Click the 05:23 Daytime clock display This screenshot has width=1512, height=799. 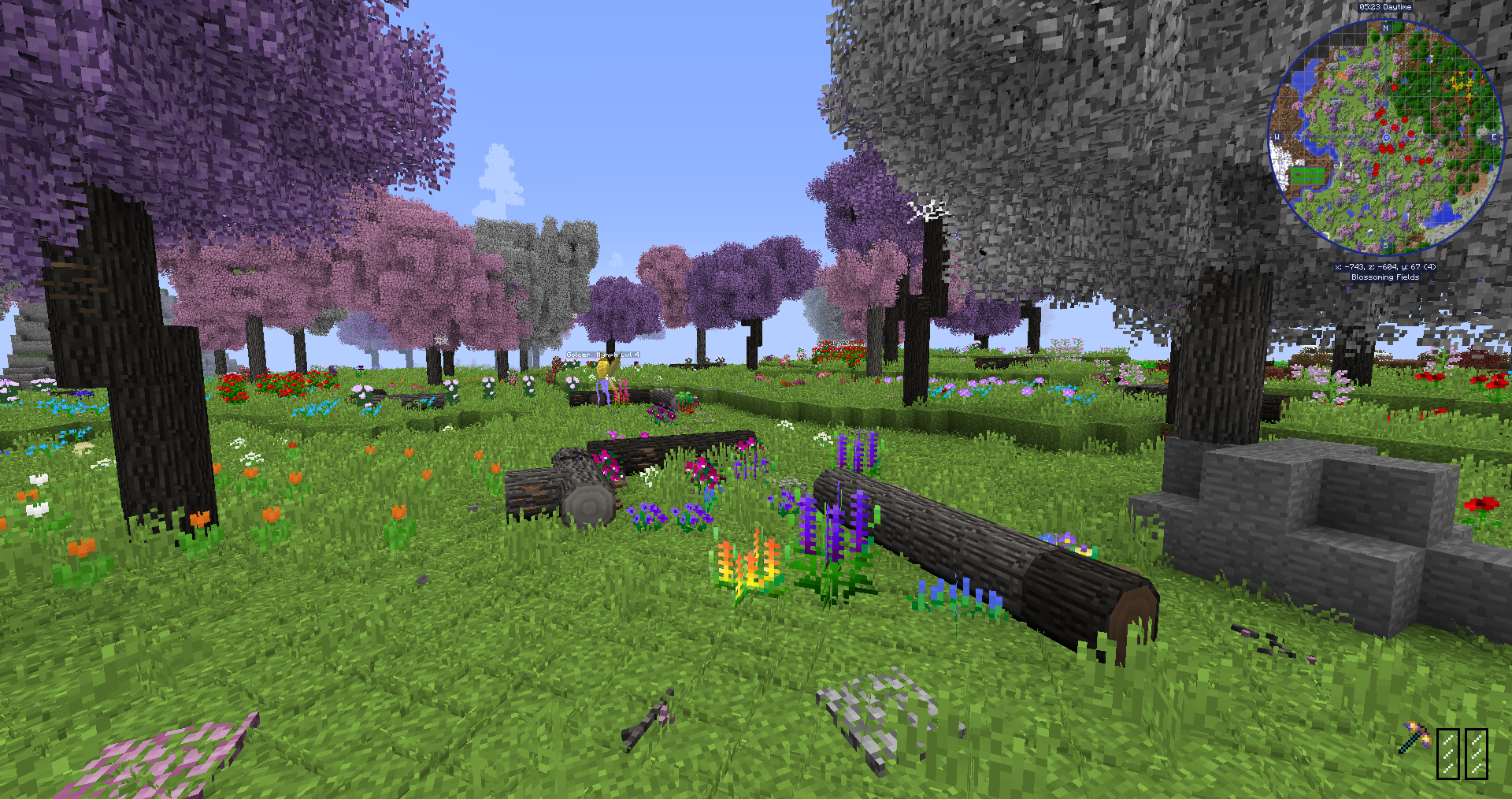point(1384,7)
